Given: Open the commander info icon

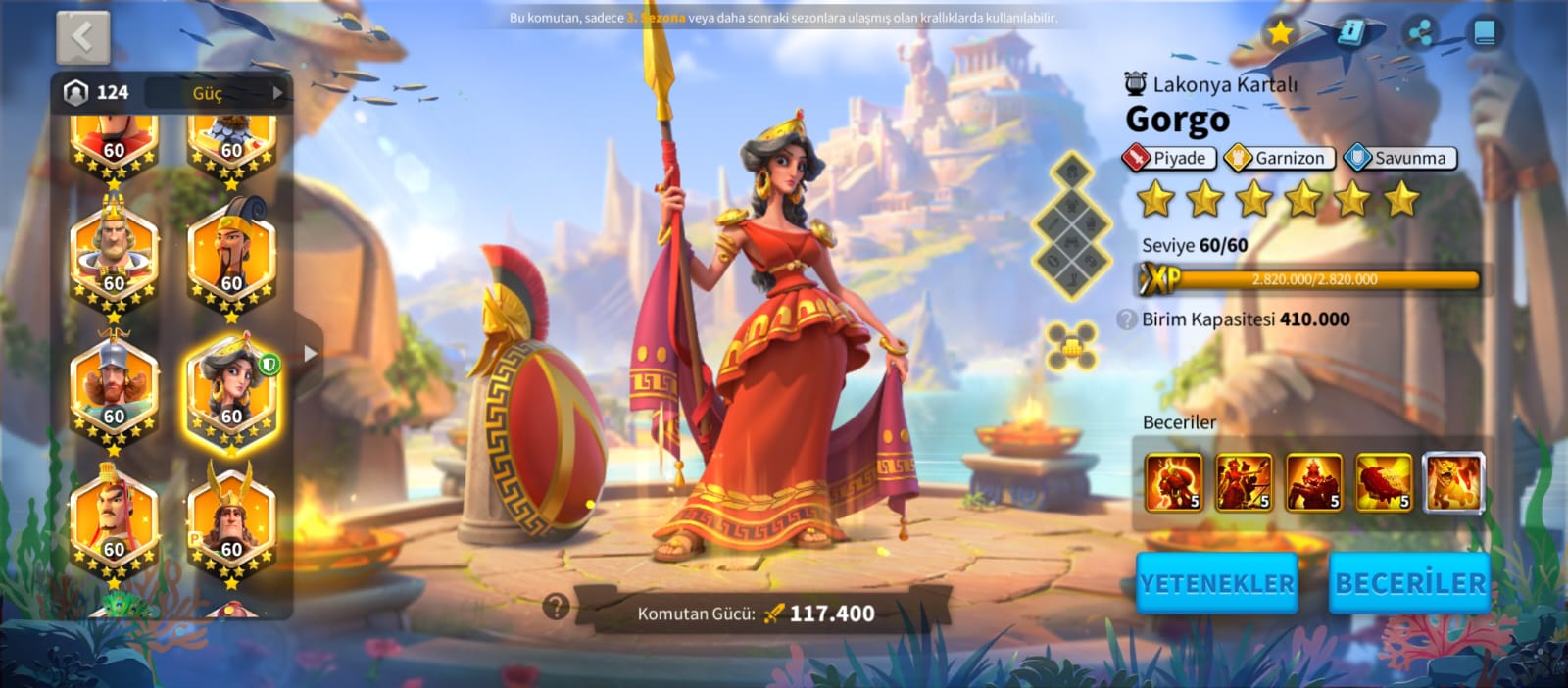Looking at the screenshot, I should [x=1351, y=33].
